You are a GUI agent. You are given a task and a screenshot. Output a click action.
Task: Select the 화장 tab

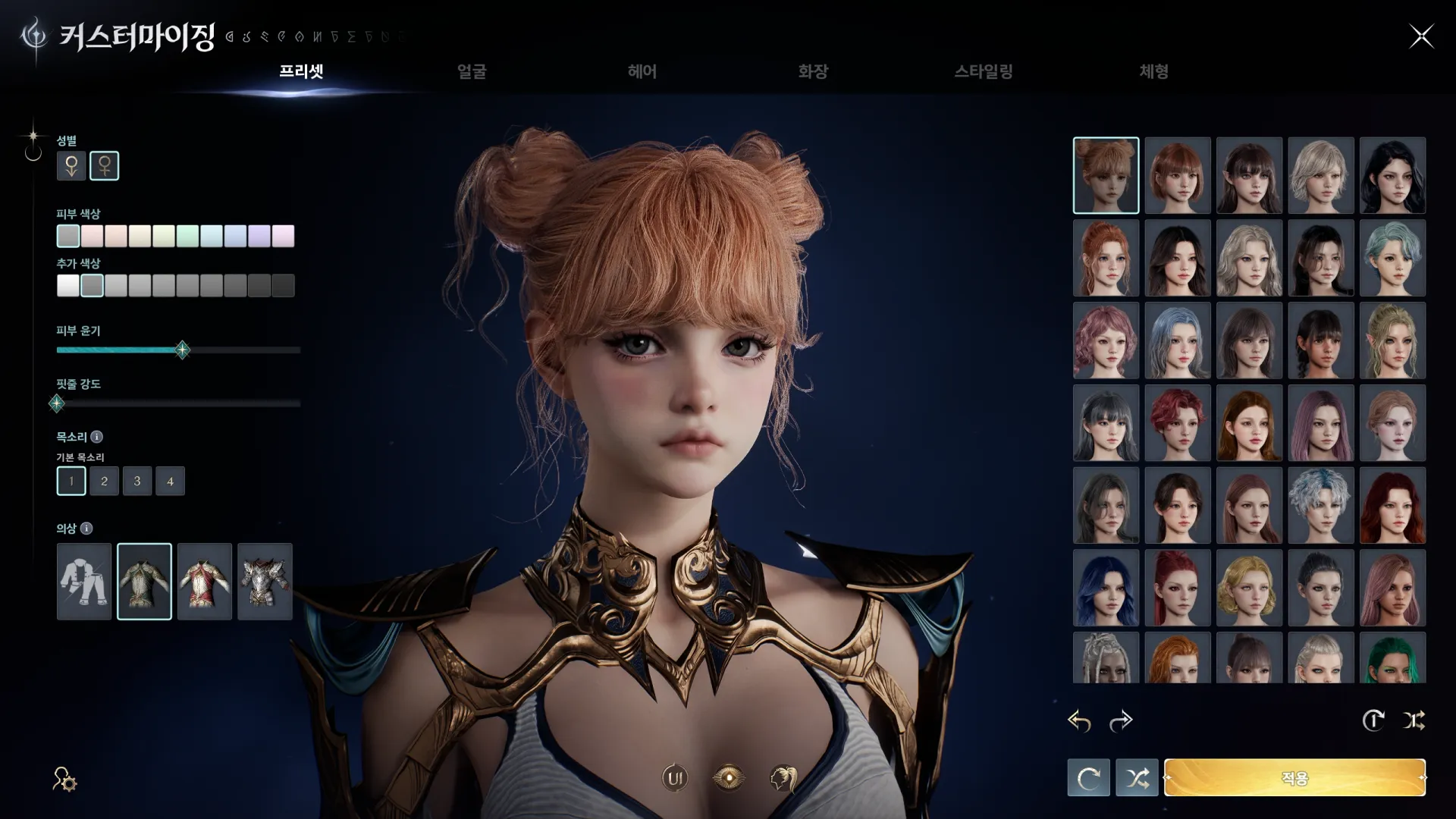812,71
